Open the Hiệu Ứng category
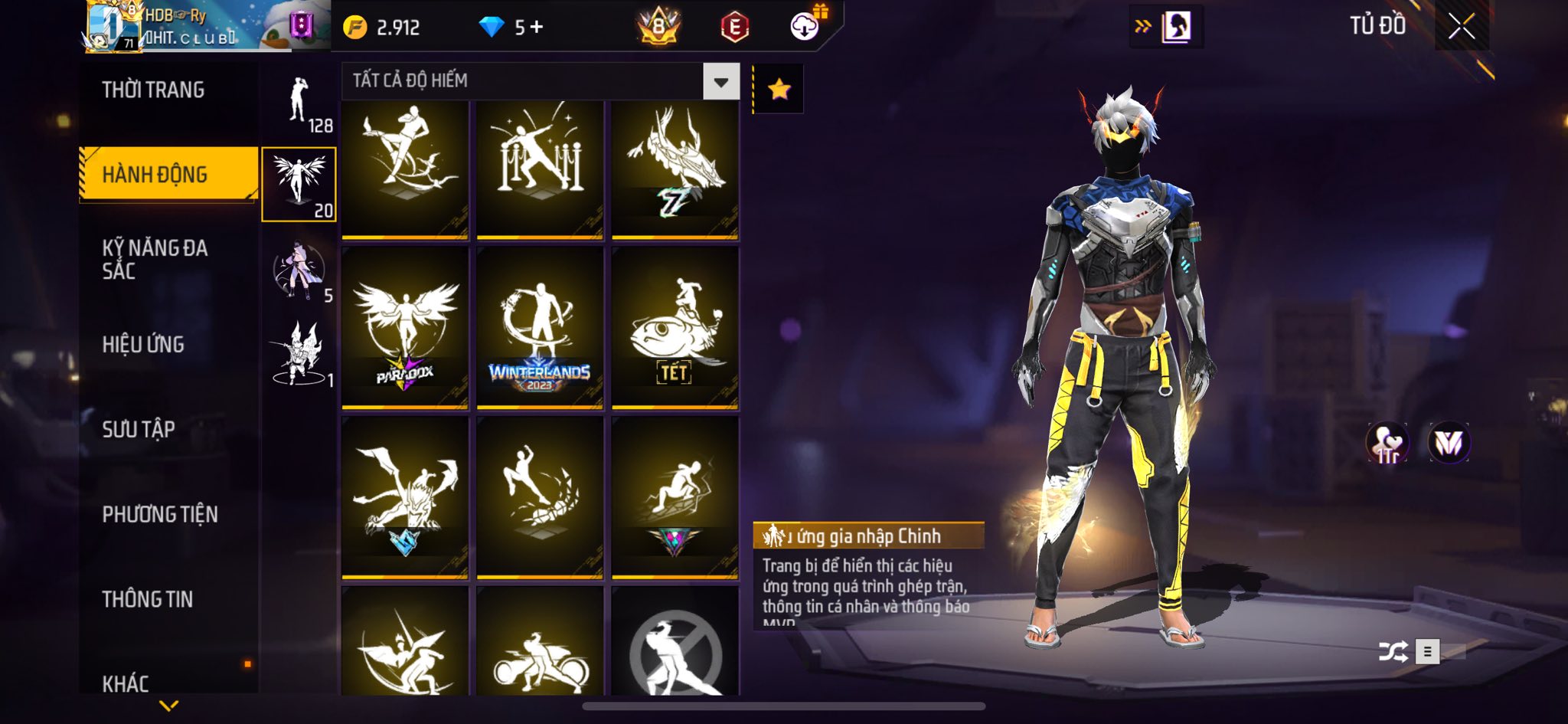Image resolution: width=1568 pixels, height=724 pixels. [143, 345]
